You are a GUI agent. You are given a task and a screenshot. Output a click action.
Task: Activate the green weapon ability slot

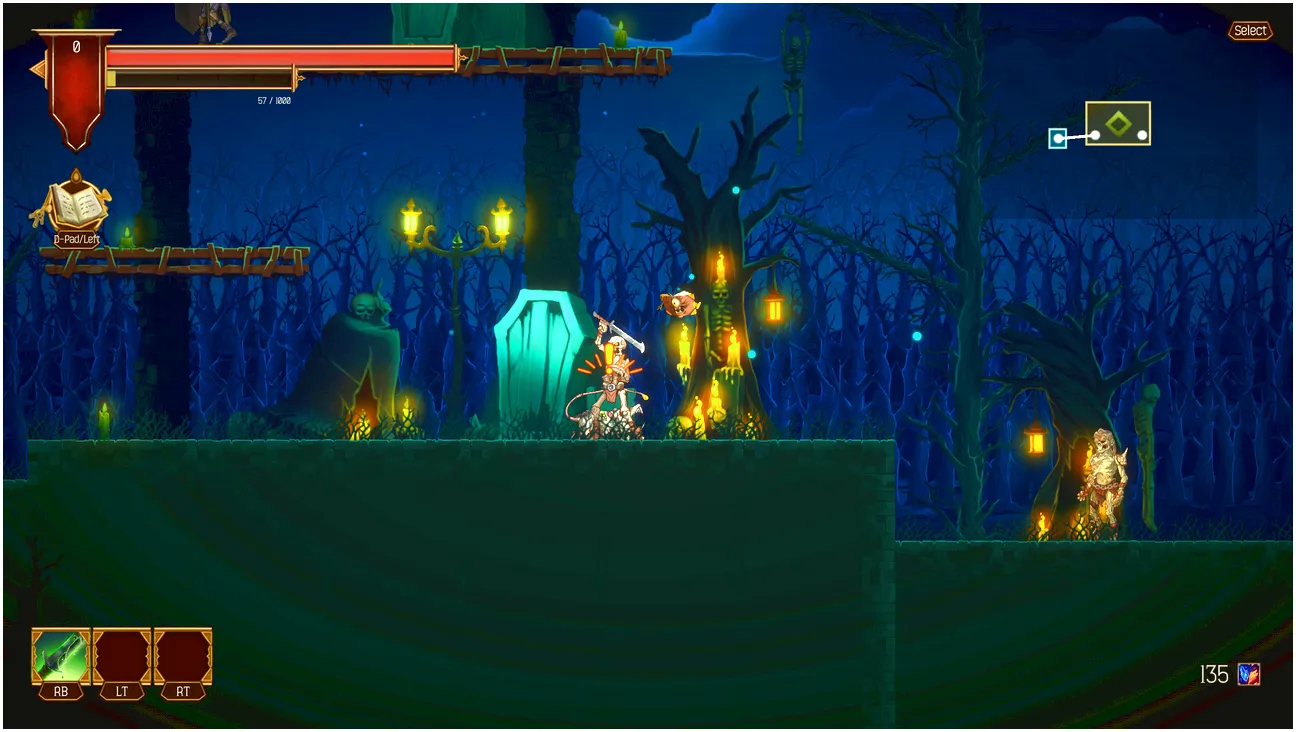[61, 656]
